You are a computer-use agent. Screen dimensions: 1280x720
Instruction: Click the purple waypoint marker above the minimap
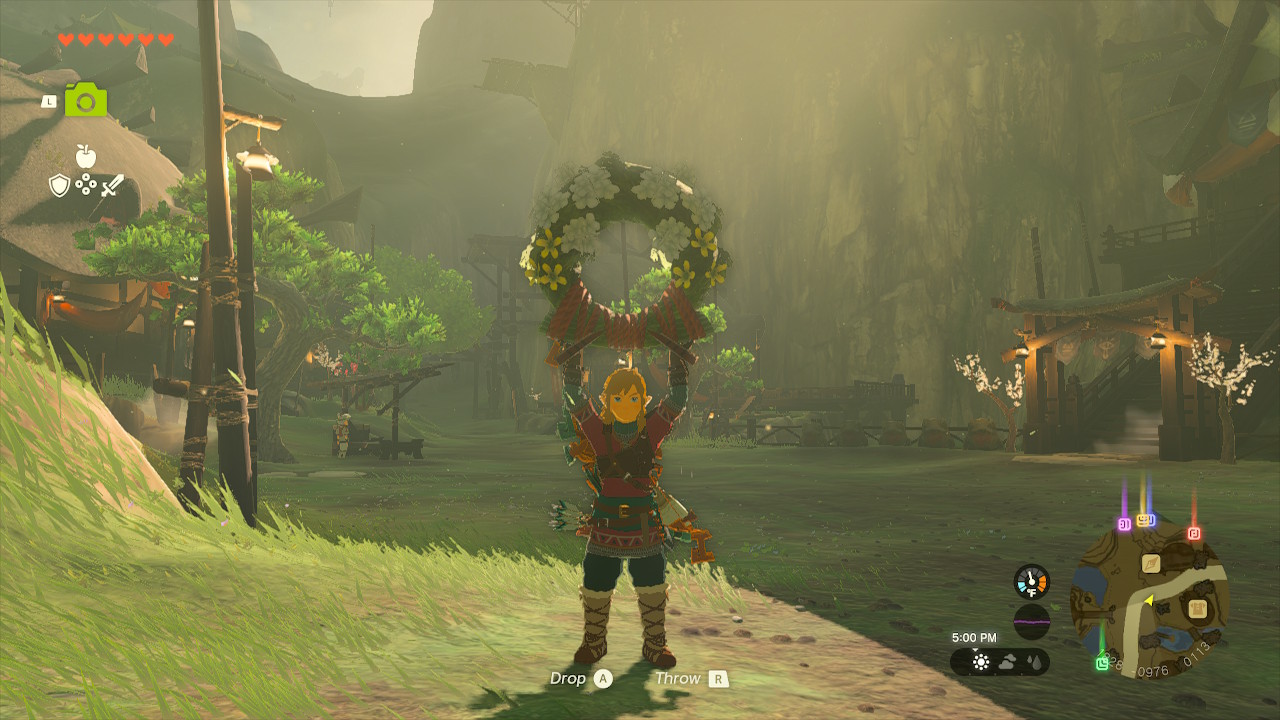point(1124,523)
